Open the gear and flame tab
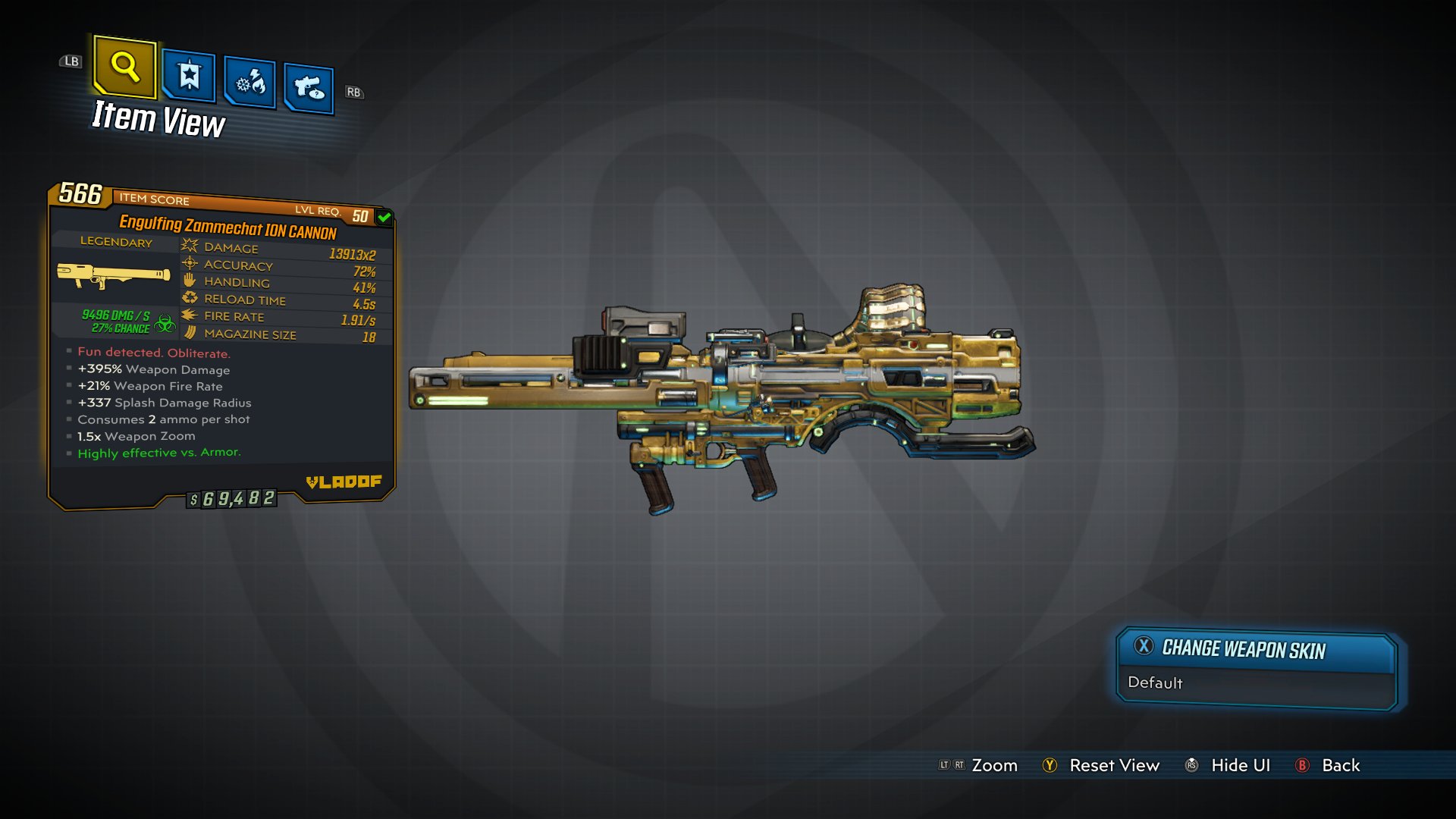The image size is (1456, 819). (x=250, y=83)
